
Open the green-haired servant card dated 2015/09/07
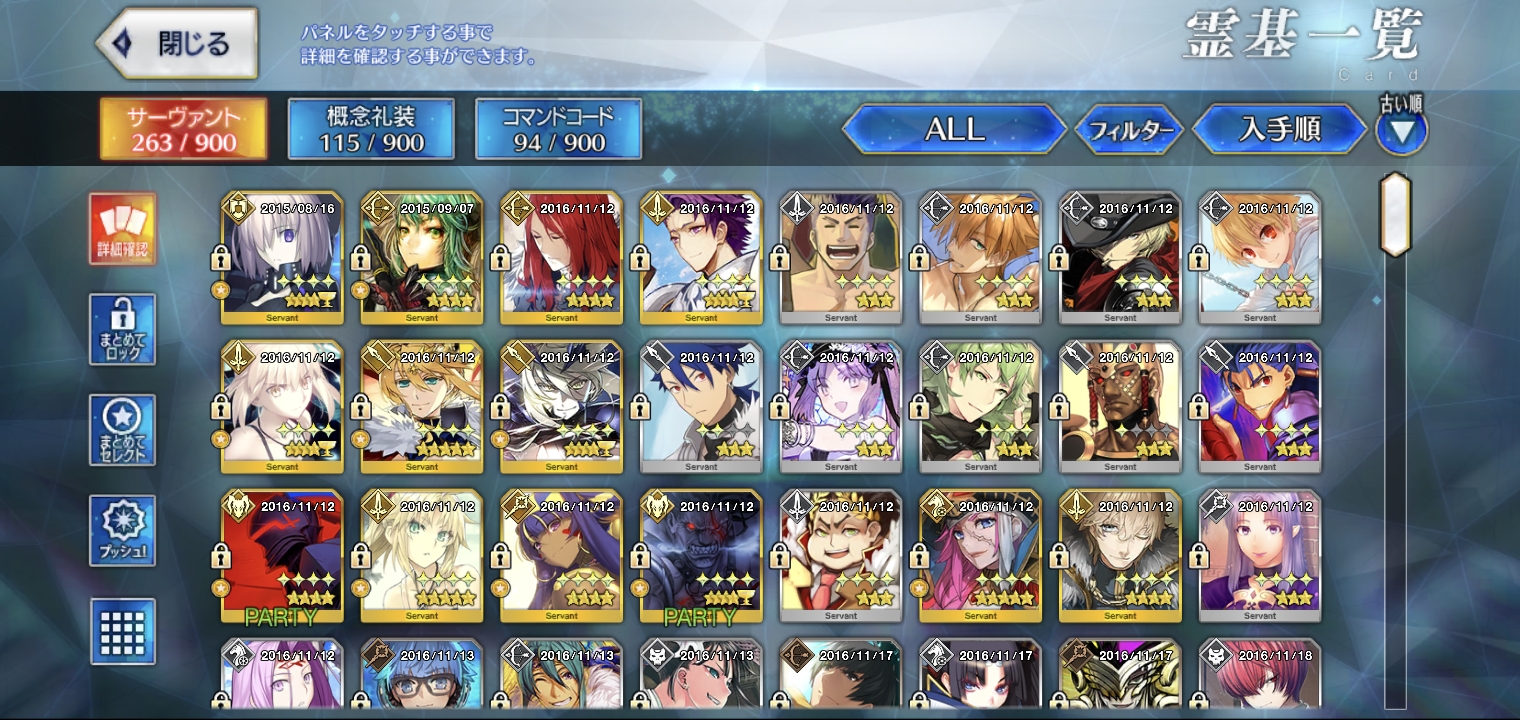(x=421, y=258)
